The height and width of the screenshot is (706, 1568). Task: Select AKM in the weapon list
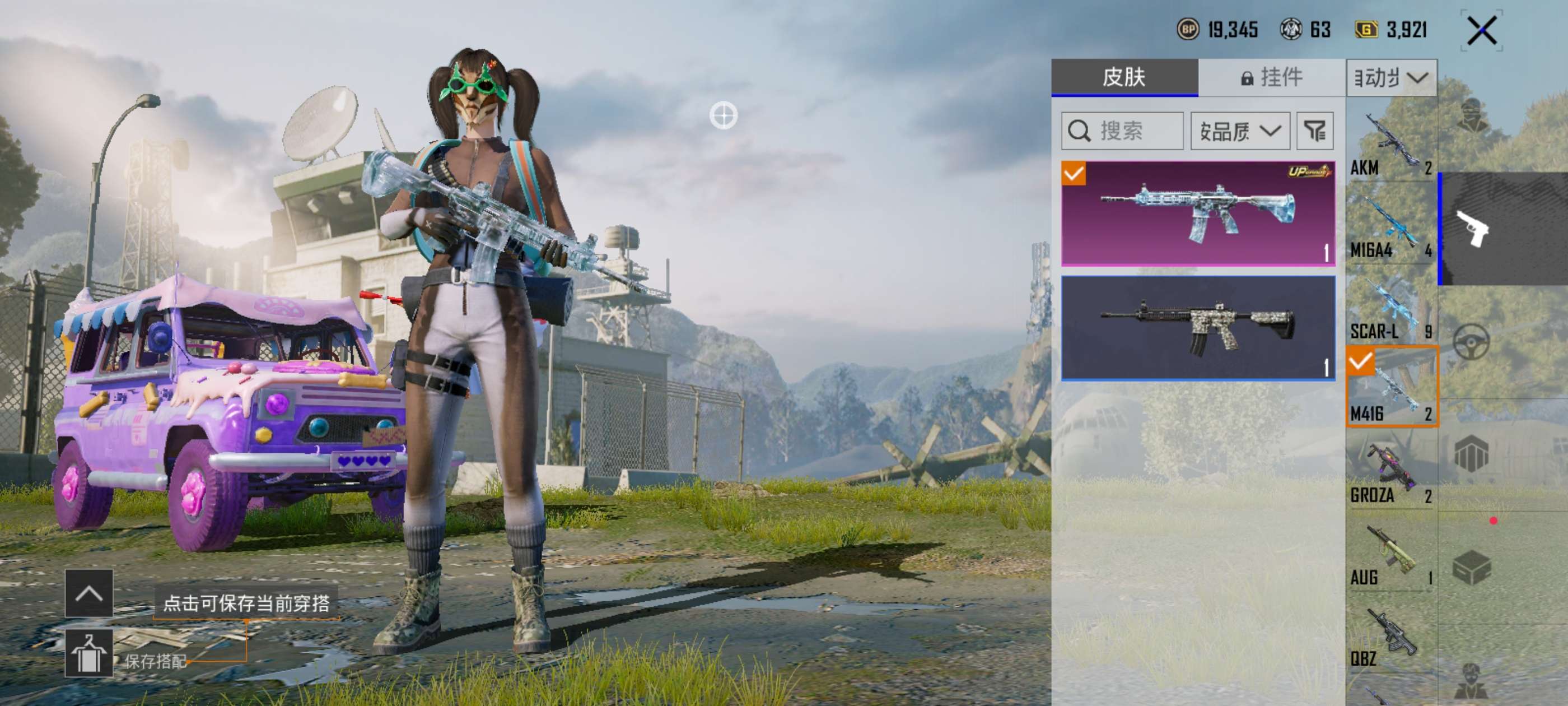coord(1391,143)
